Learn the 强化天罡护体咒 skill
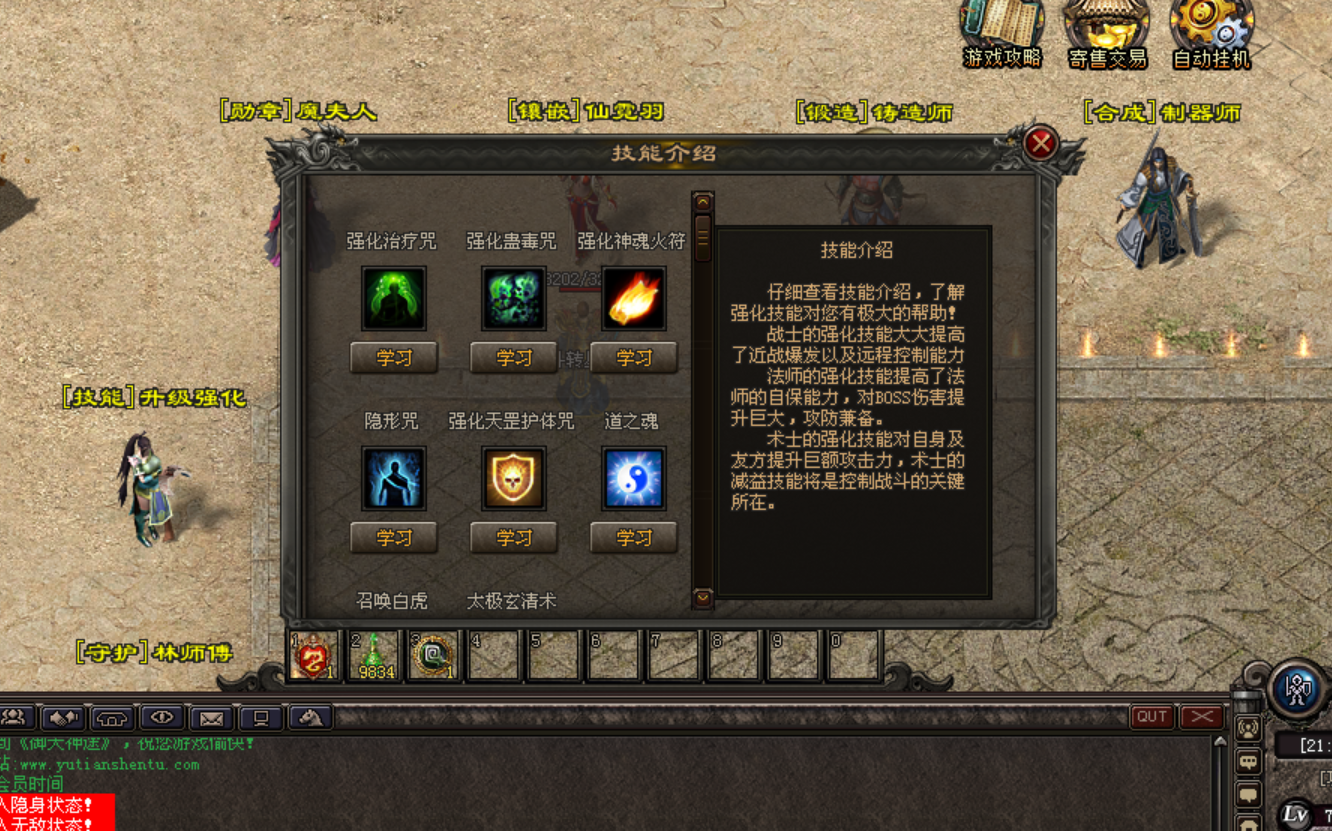Viewport: 1332px width, 831px height. coord(513,538)
